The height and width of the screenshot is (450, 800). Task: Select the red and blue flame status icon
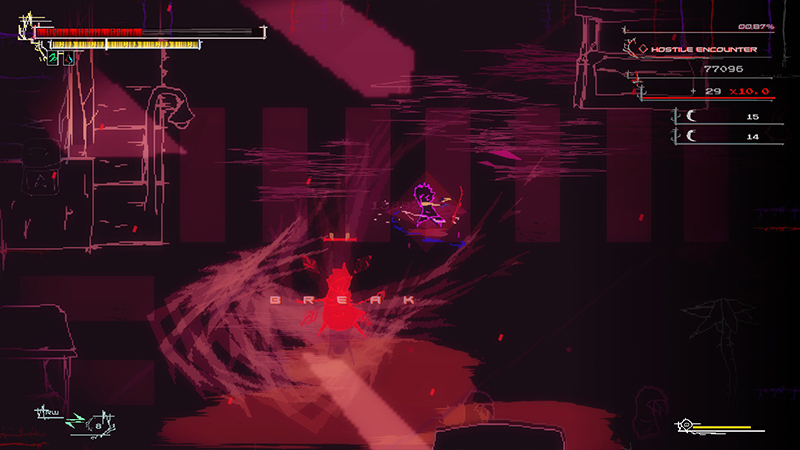point(69,59)
